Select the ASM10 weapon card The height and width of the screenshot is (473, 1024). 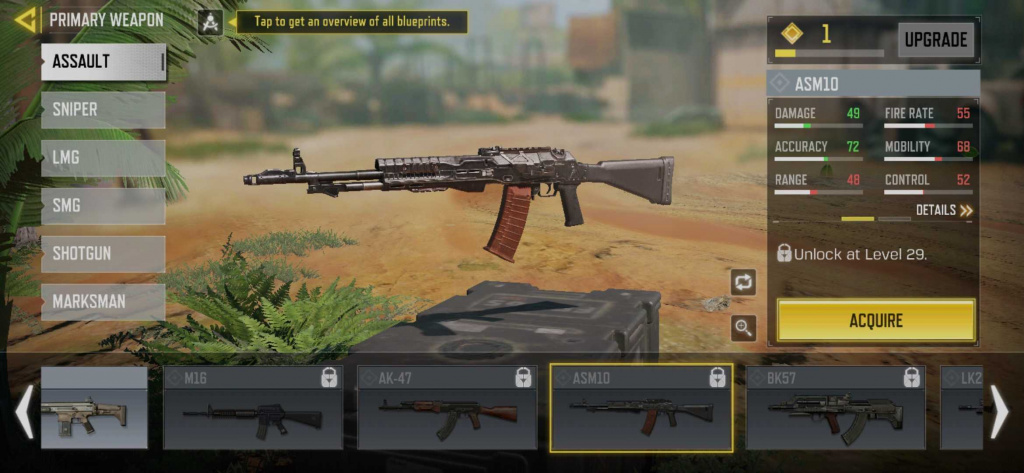641,408
